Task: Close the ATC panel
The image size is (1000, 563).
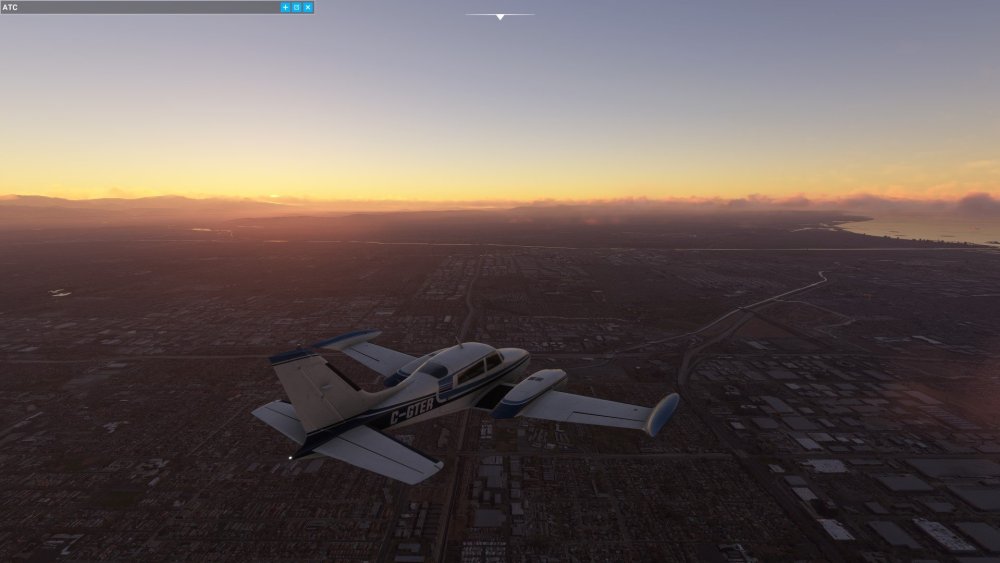Action: coord(308,7)
